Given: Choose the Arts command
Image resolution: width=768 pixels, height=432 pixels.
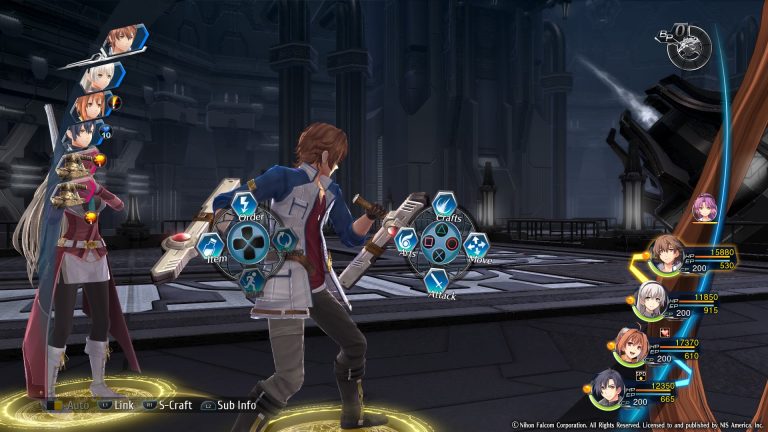Looking at the screenshot, I should pyautogui.click(x=407, y=241).
